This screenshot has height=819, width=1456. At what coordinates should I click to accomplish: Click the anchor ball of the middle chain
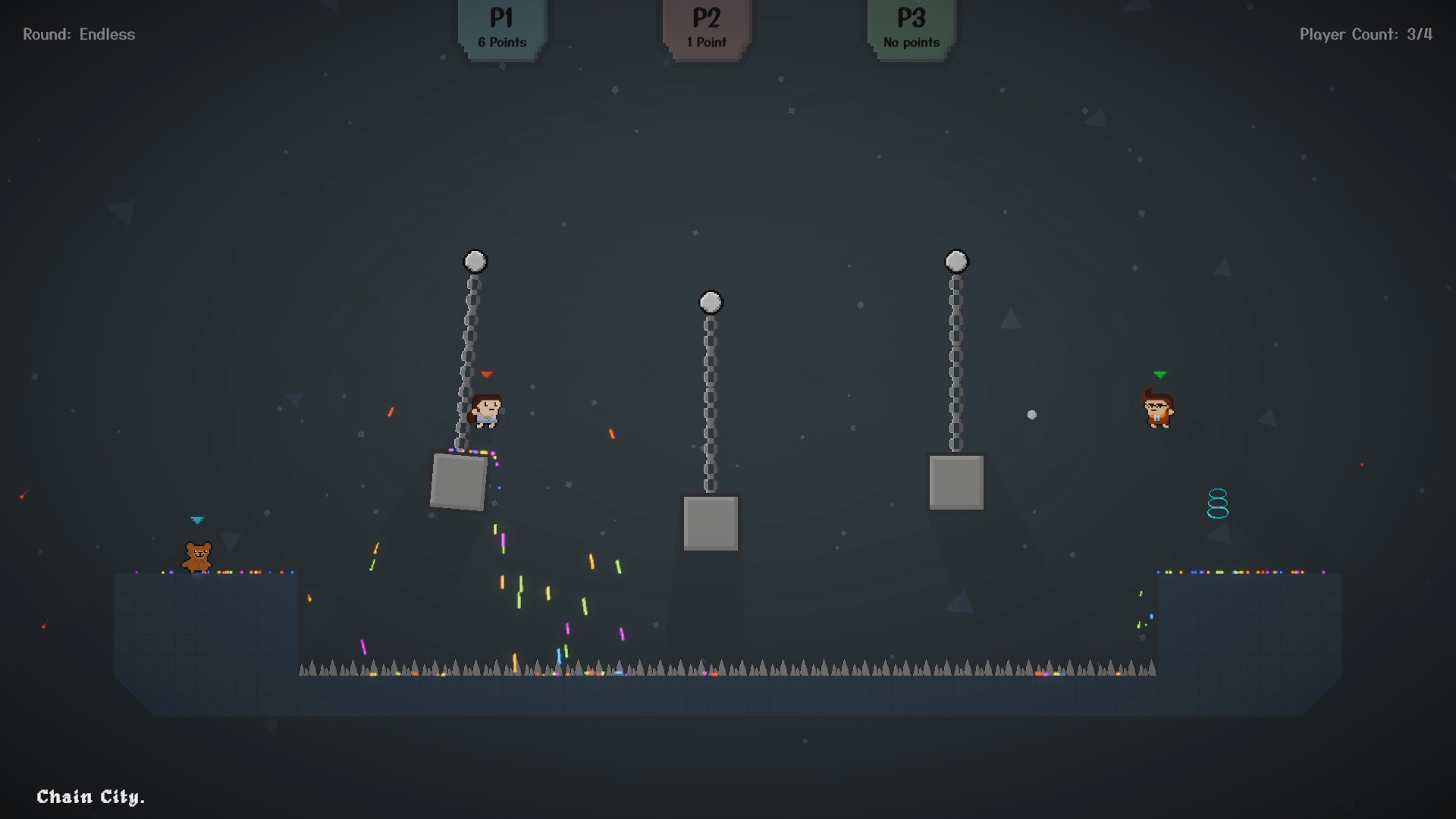[x=710, y=302]
